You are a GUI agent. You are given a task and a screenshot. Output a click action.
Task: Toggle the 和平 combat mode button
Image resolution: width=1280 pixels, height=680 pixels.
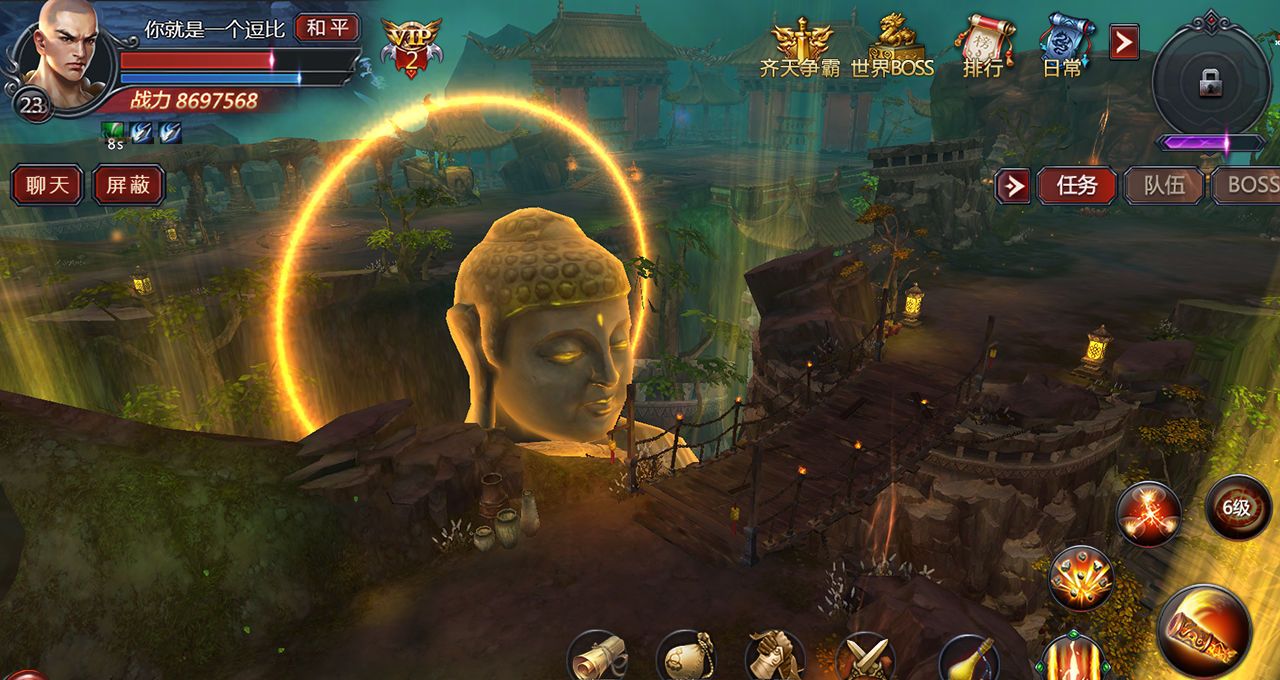pyautogui.click(x=327, y=27)
